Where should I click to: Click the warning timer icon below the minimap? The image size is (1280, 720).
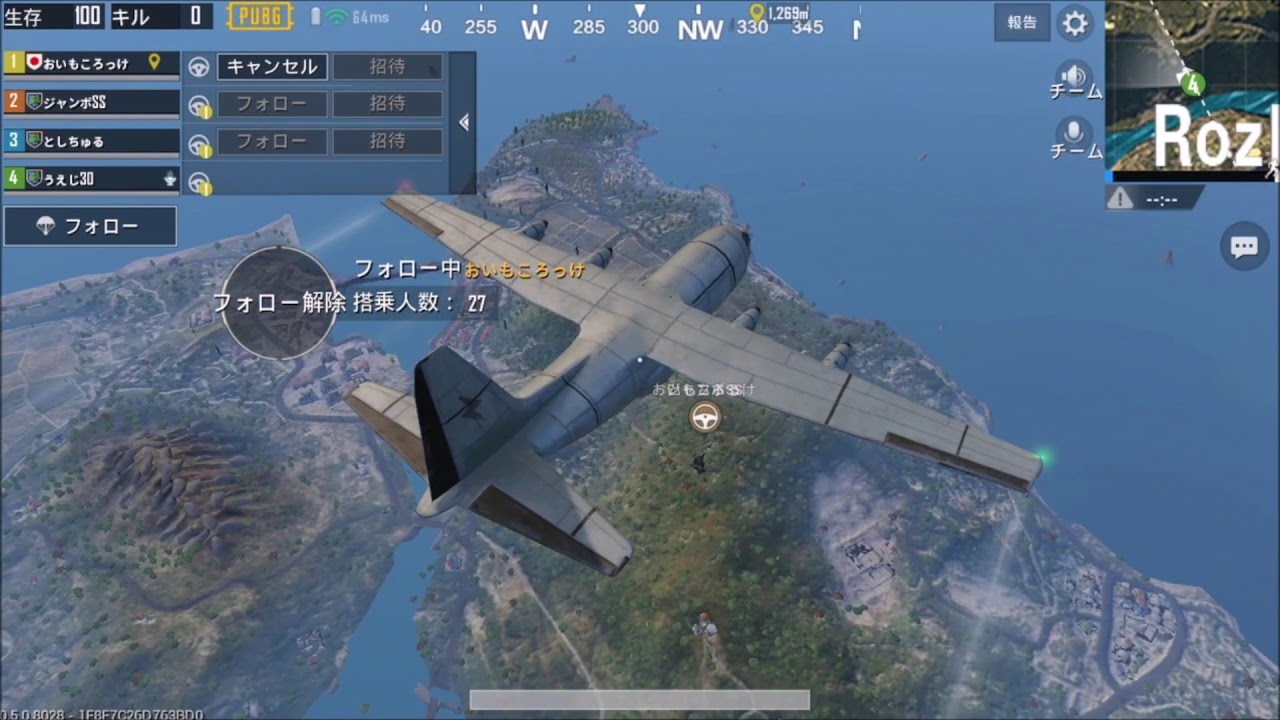coord(1118,198)
